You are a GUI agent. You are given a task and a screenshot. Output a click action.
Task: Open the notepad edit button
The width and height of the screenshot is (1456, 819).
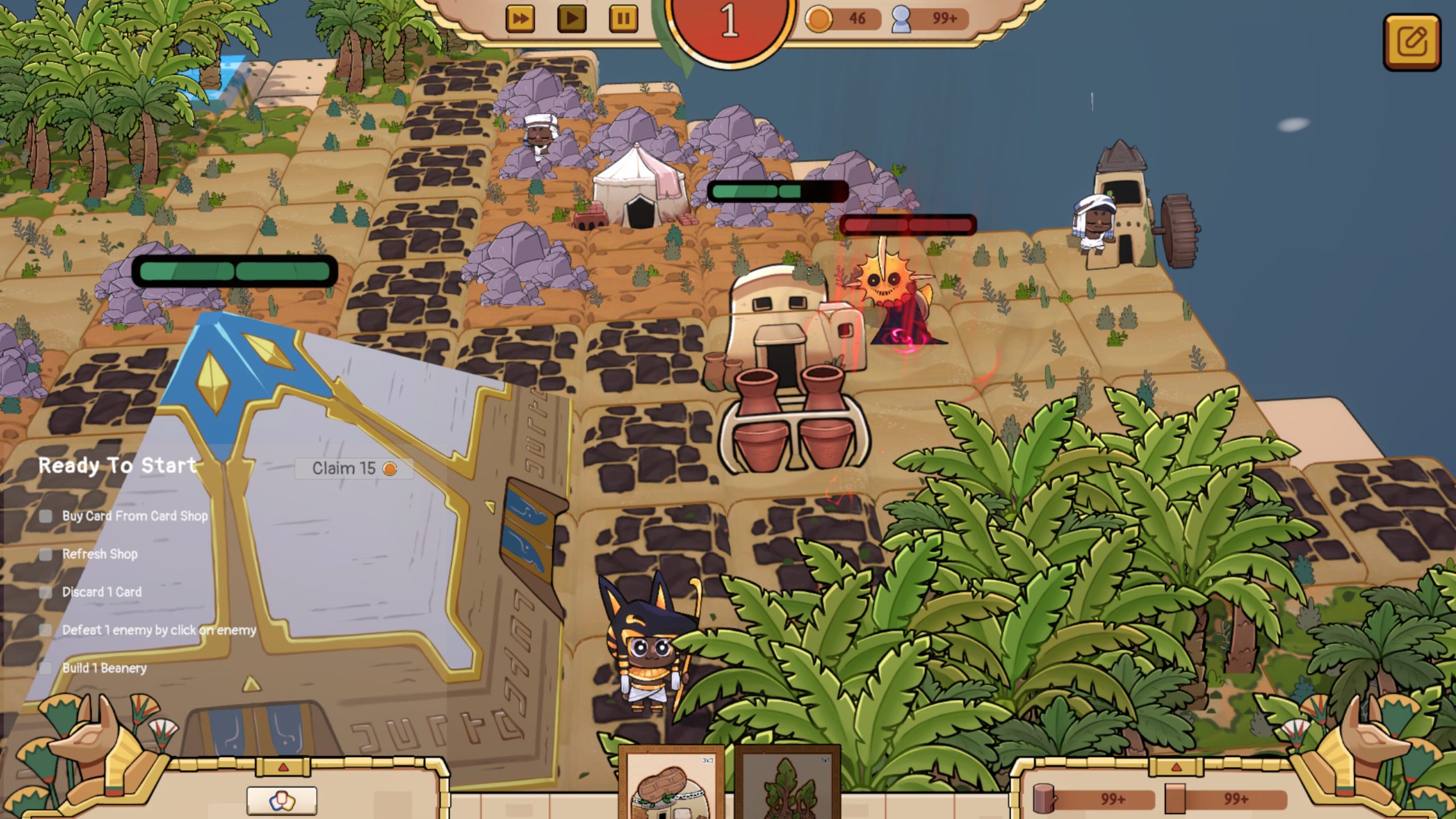(1413, 42)
